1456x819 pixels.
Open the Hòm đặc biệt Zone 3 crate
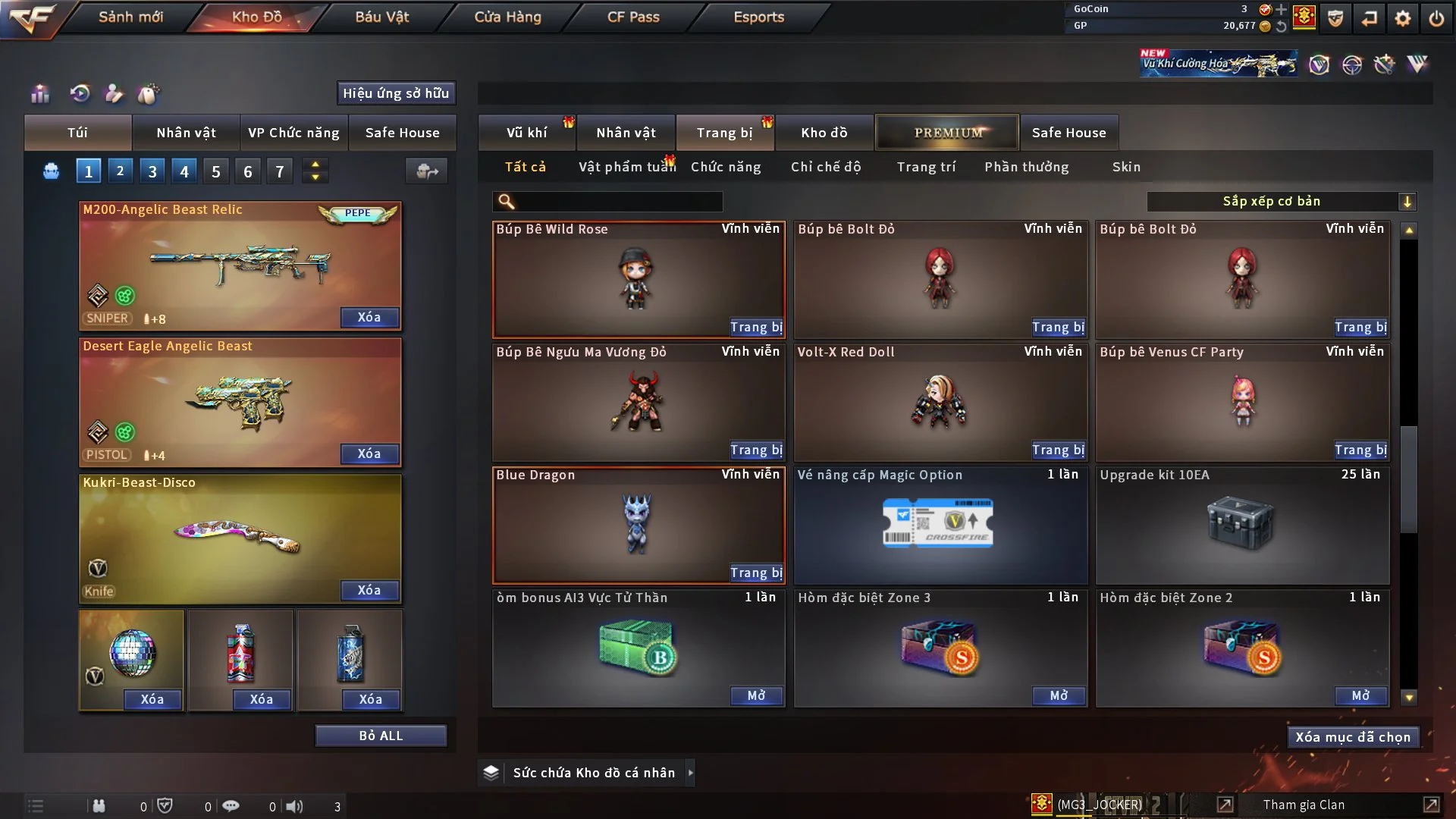tap(1058, 695)
